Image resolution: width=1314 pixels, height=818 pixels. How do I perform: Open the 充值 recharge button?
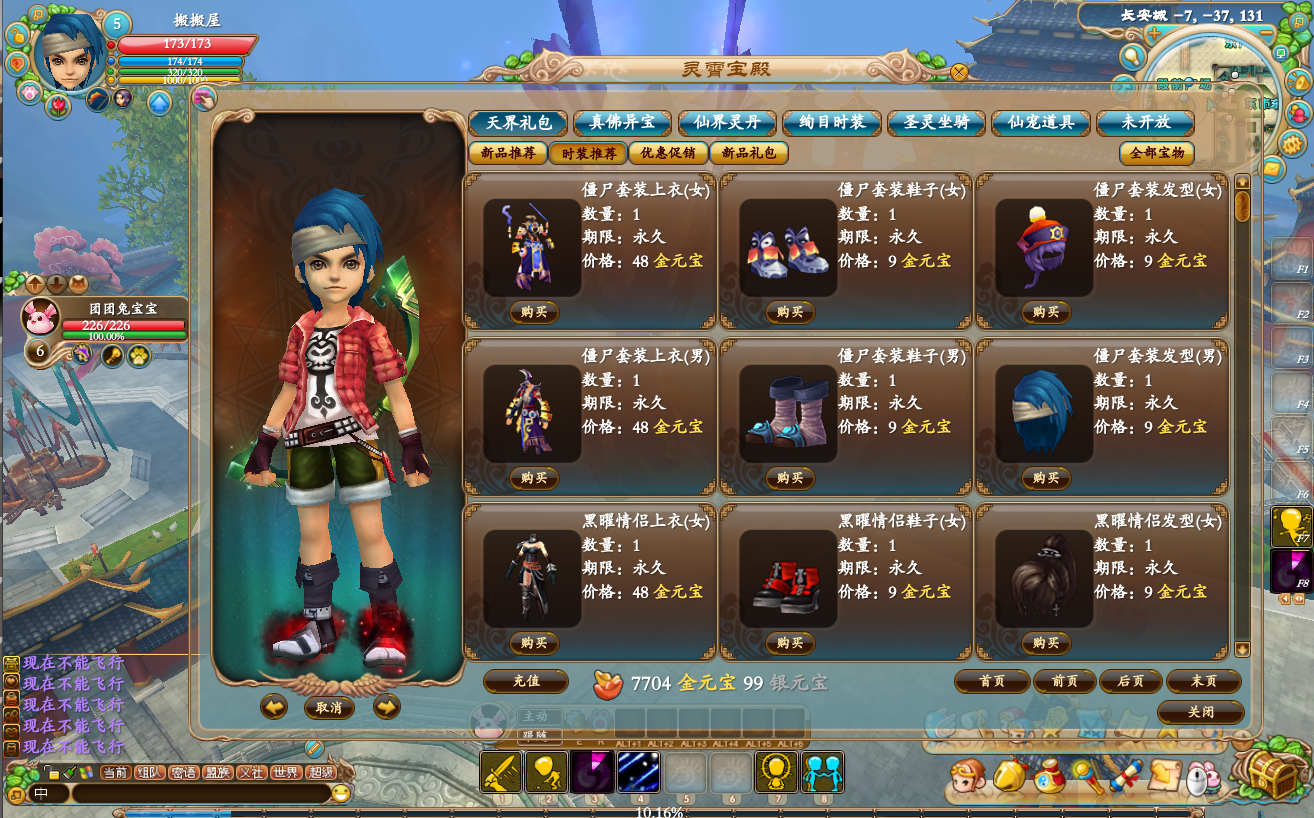(526, 681)
